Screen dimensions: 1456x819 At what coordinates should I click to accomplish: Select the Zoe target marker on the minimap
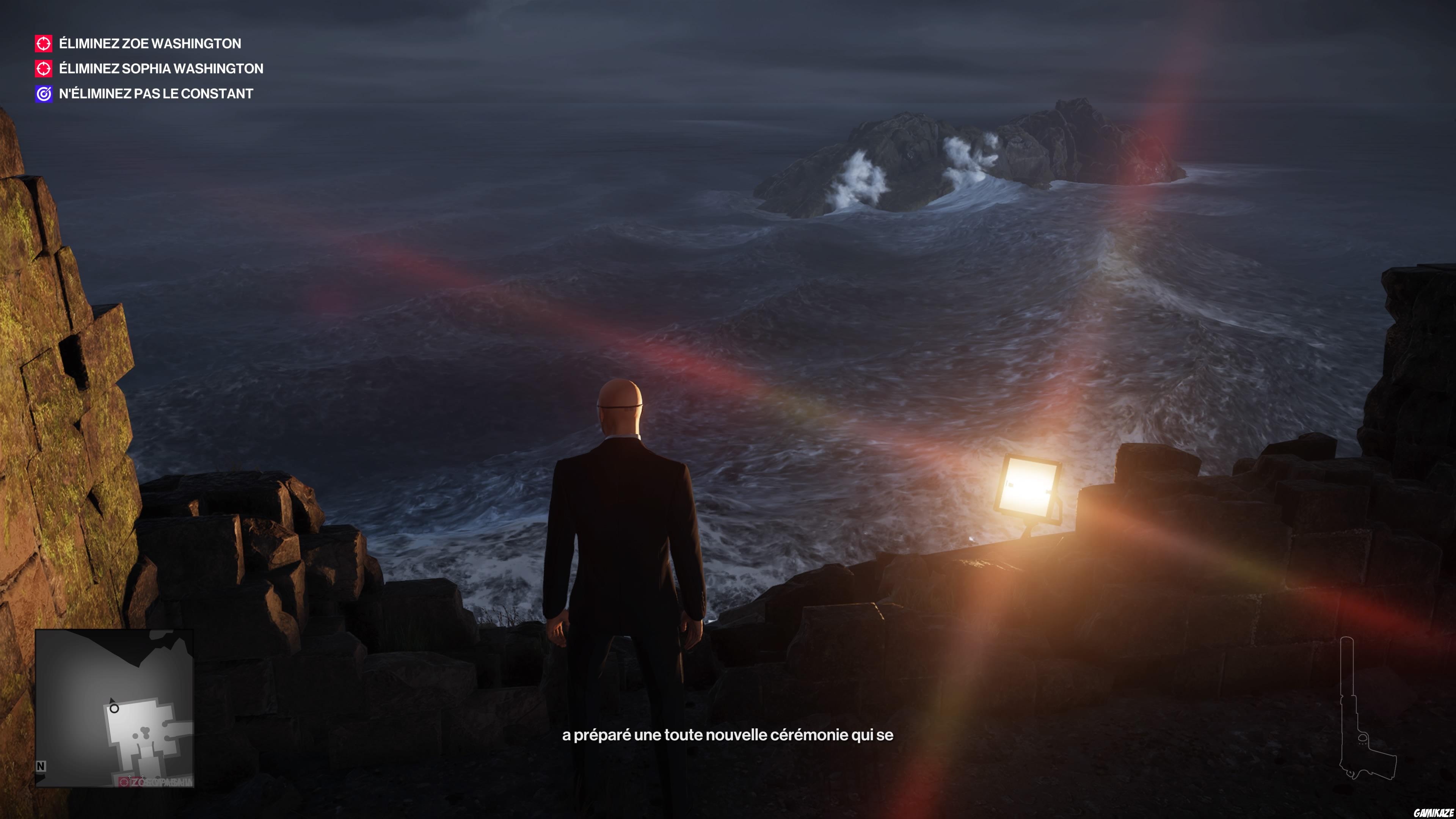(124, 782)
